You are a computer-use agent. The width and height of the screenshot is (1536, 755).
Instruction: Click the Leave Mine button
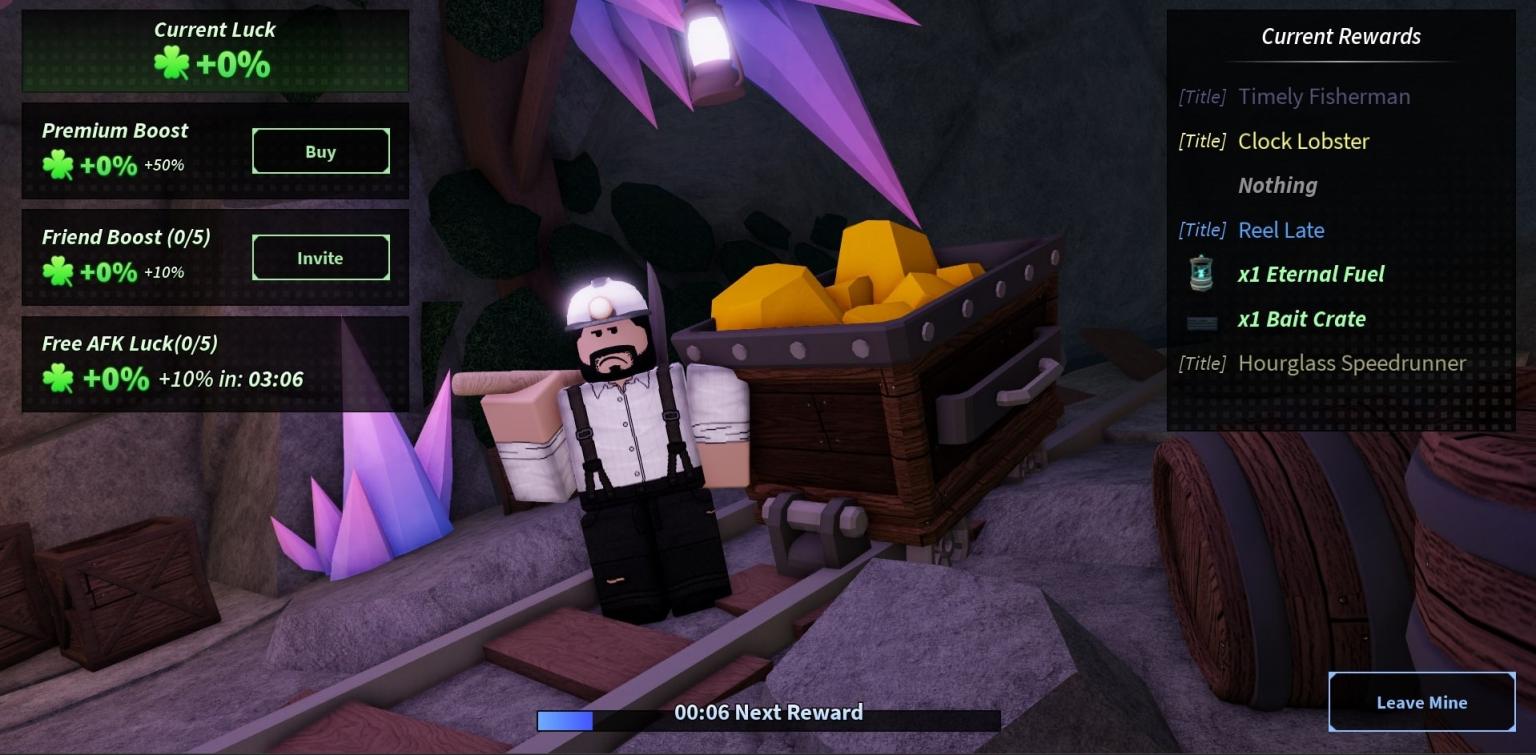pos(1421,702)
